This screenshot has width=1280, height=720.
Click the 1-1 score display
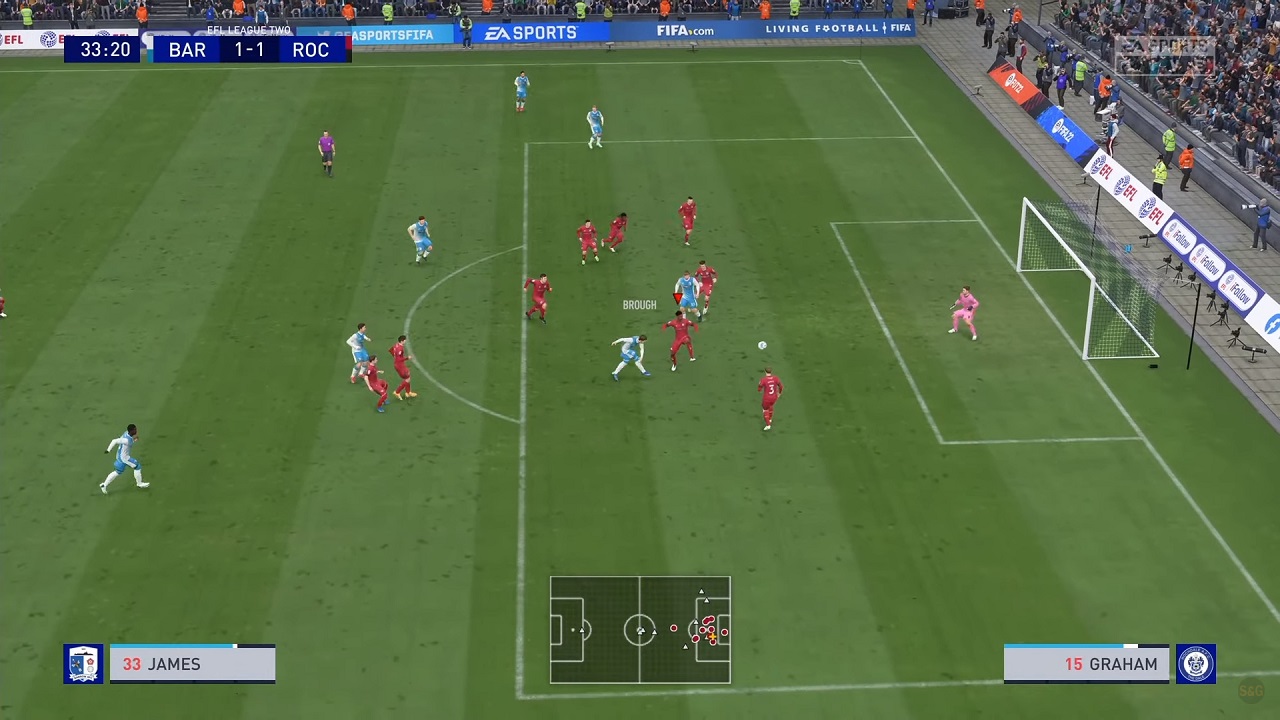[248, 50]
